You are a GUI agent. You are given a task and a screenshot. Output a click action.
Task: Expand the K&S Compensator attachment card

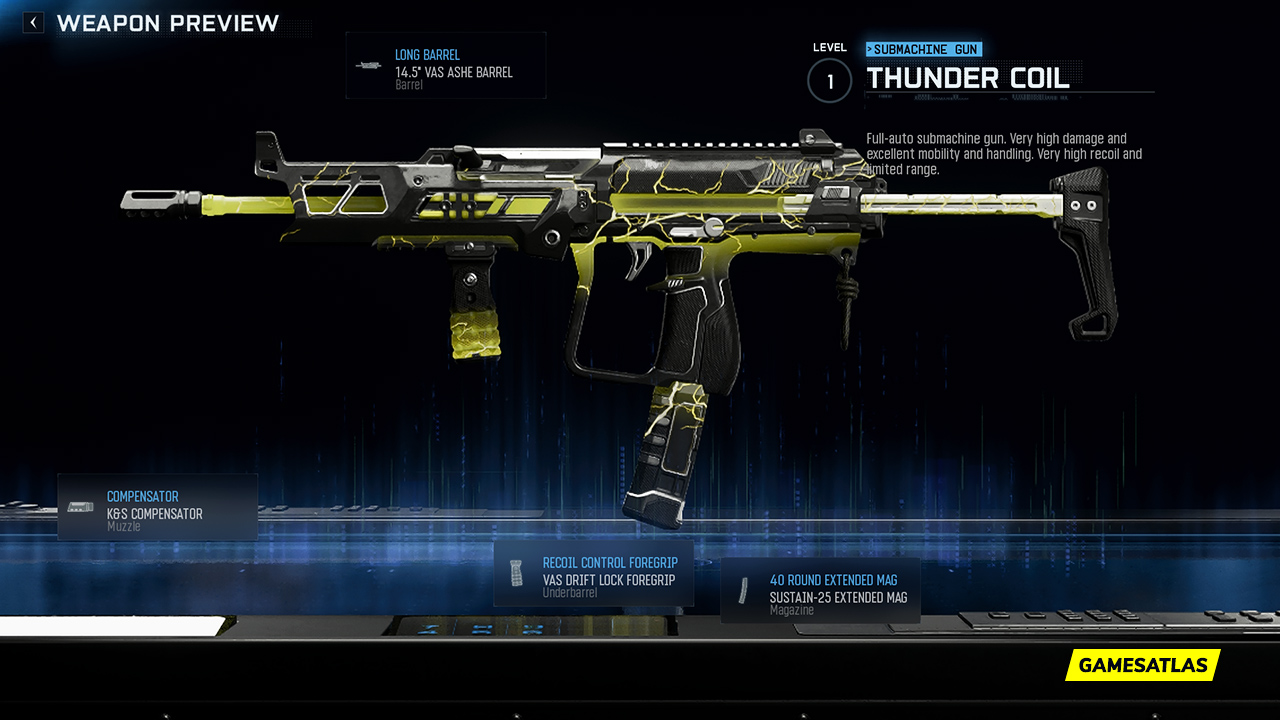click(157, 507)
